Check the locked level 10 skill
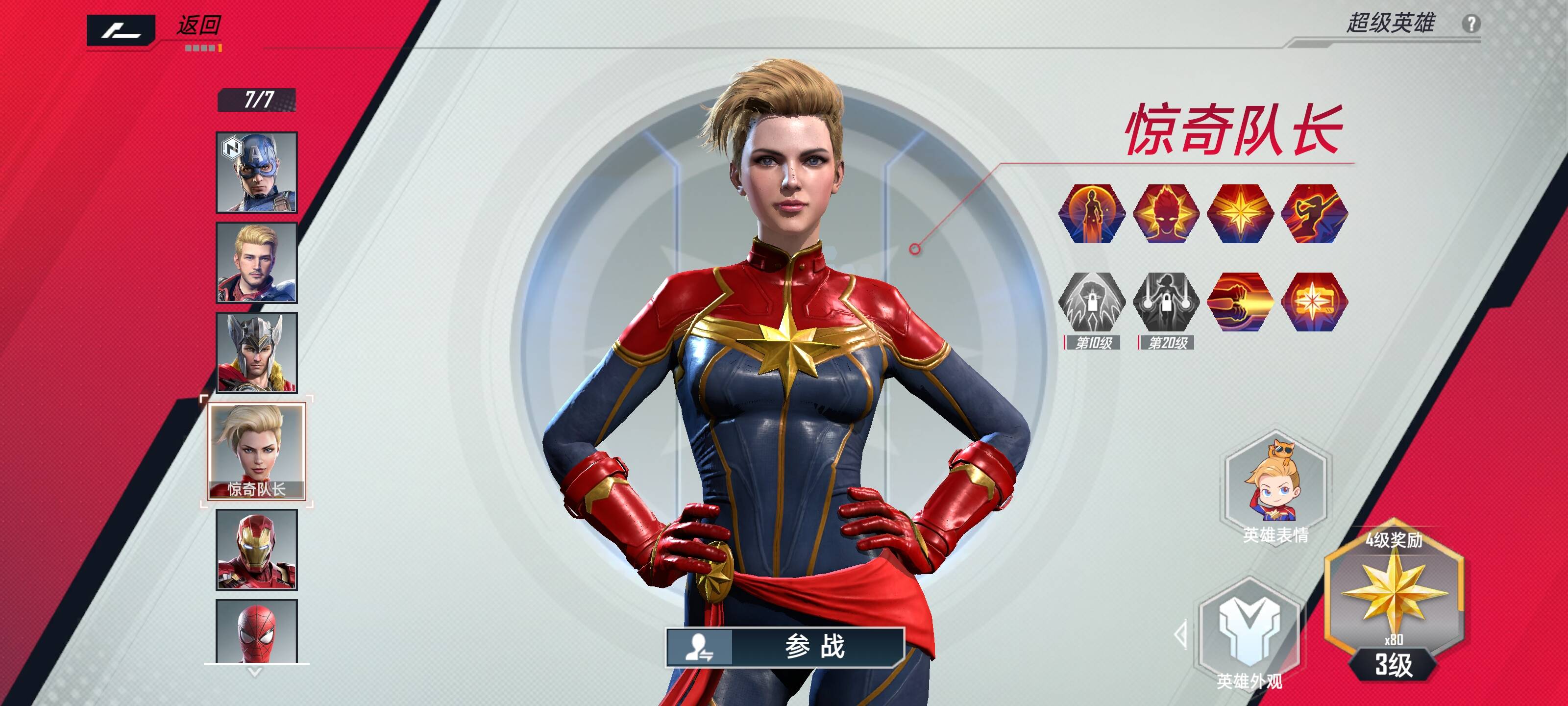Image resolution: width=1568 pixels, height=706 pixels. [x=1091, y=303]
